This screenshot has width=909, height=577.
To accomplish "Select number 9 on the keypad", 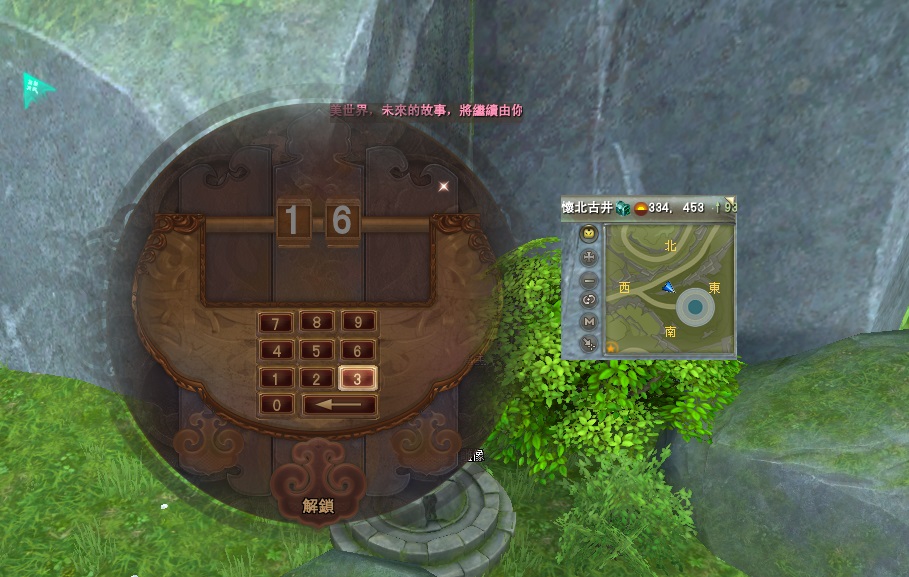I will (357, 323).
